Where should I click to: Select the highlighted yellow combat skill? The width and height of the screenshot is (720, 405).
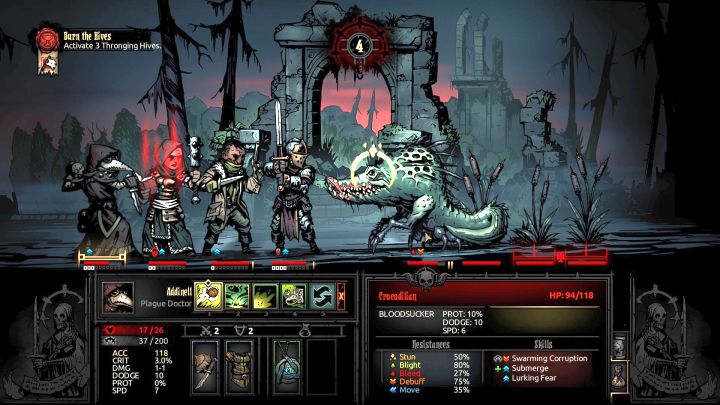point(209,296)
